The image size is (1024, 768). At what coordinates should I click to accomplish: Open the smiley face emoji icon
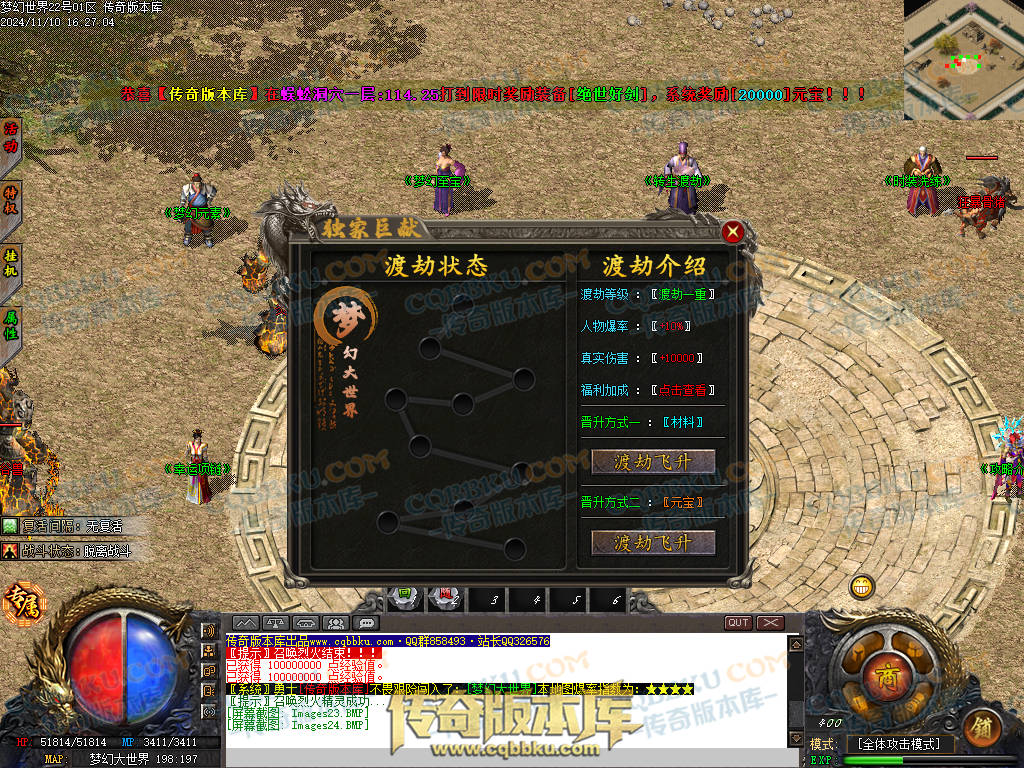(861, 587)
